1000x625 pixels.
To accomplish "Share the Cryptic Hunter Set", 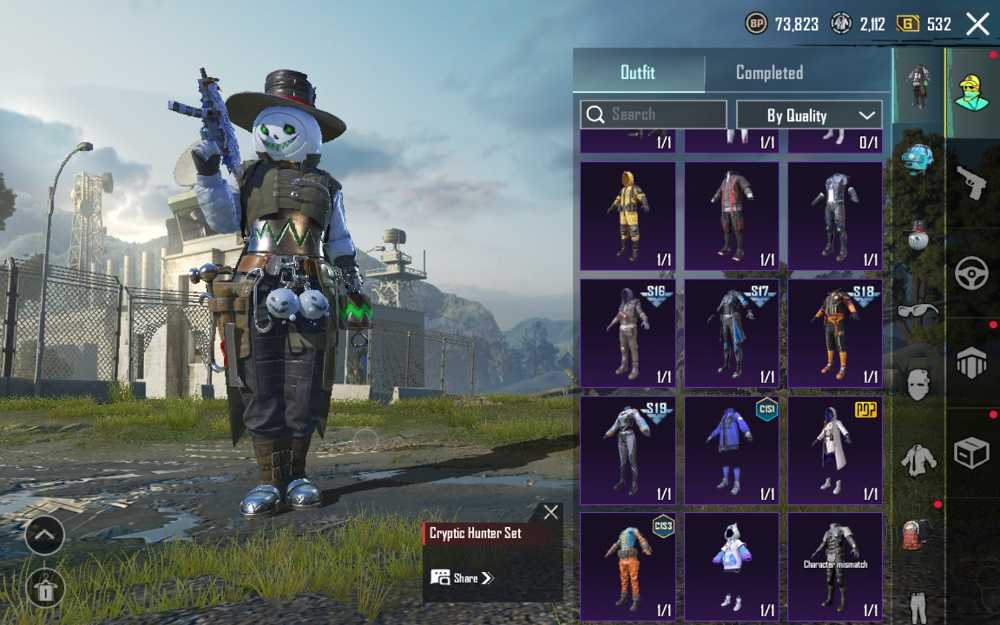I will tap(461, 578).
